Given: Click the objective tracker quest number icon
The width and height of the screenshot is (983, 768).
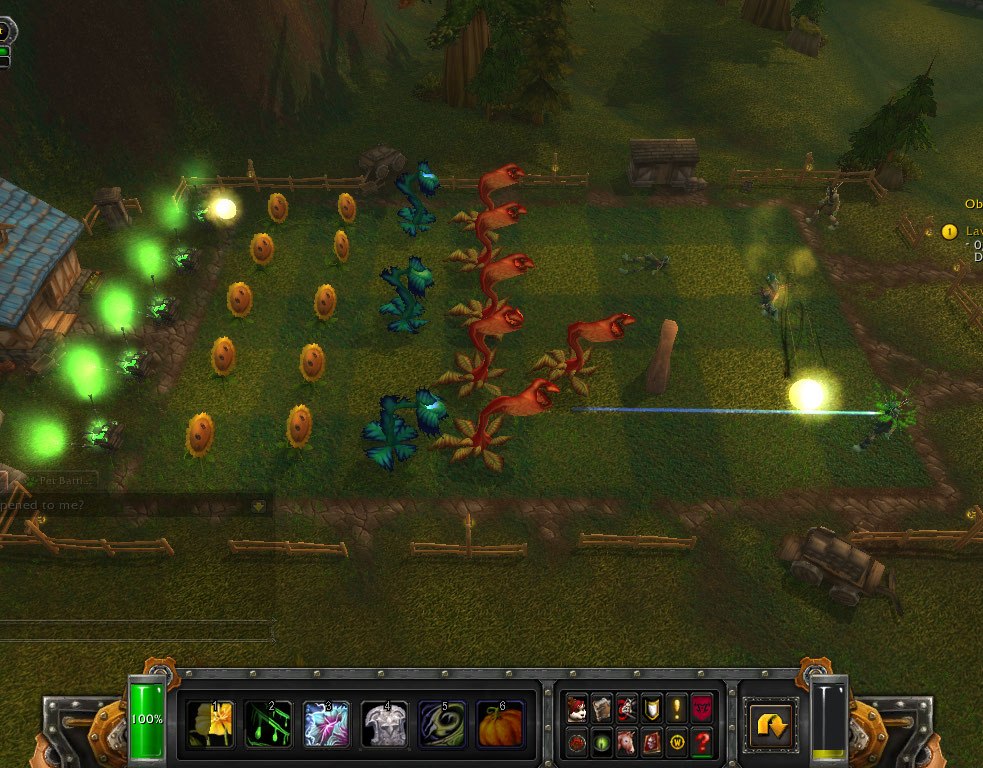Looking at the screenshot, I should tap(949, 232).
